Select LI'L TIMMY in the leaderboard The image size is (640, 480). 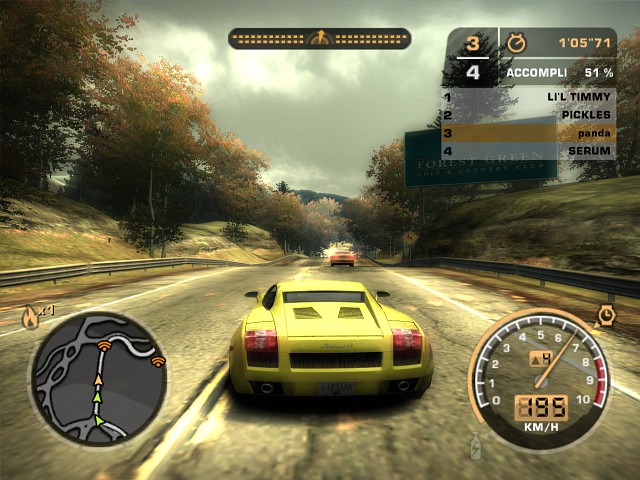pyautogui.click(x=529, y=97)
